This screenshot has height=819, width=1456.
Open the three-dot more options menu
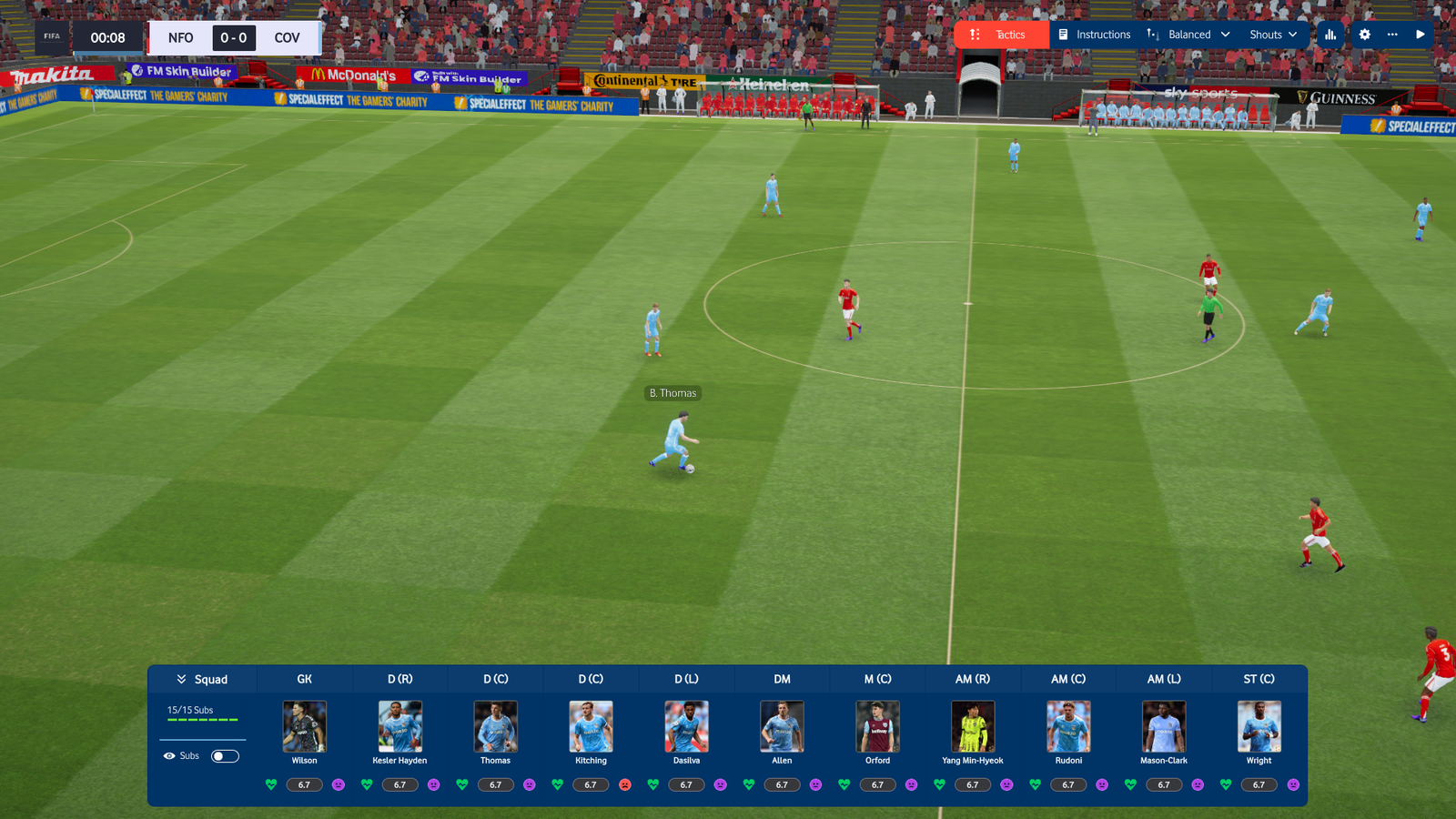[1392, 35]
